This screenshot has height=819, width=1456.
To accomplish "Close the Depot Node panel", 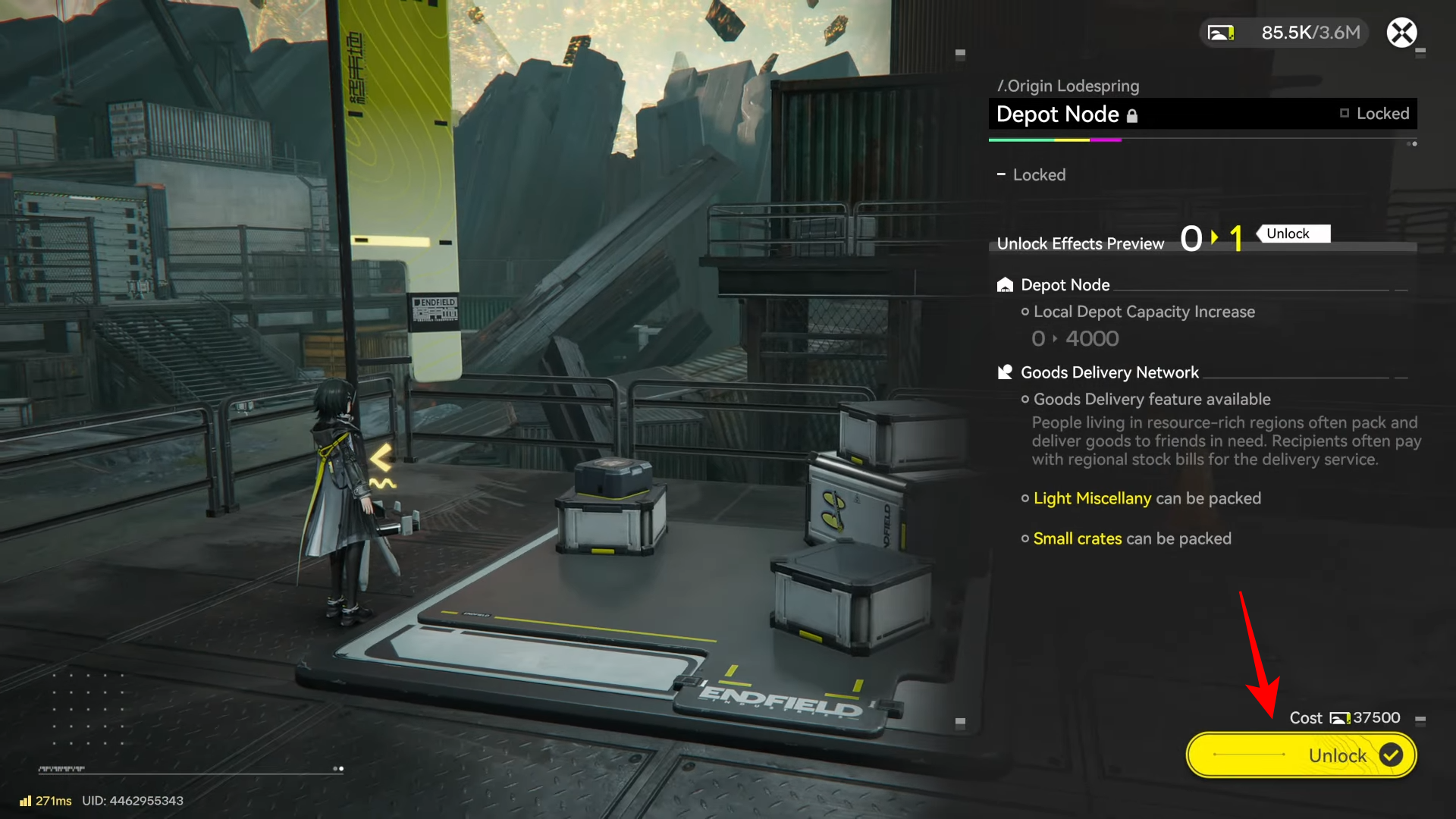I will click(1401, 33).
